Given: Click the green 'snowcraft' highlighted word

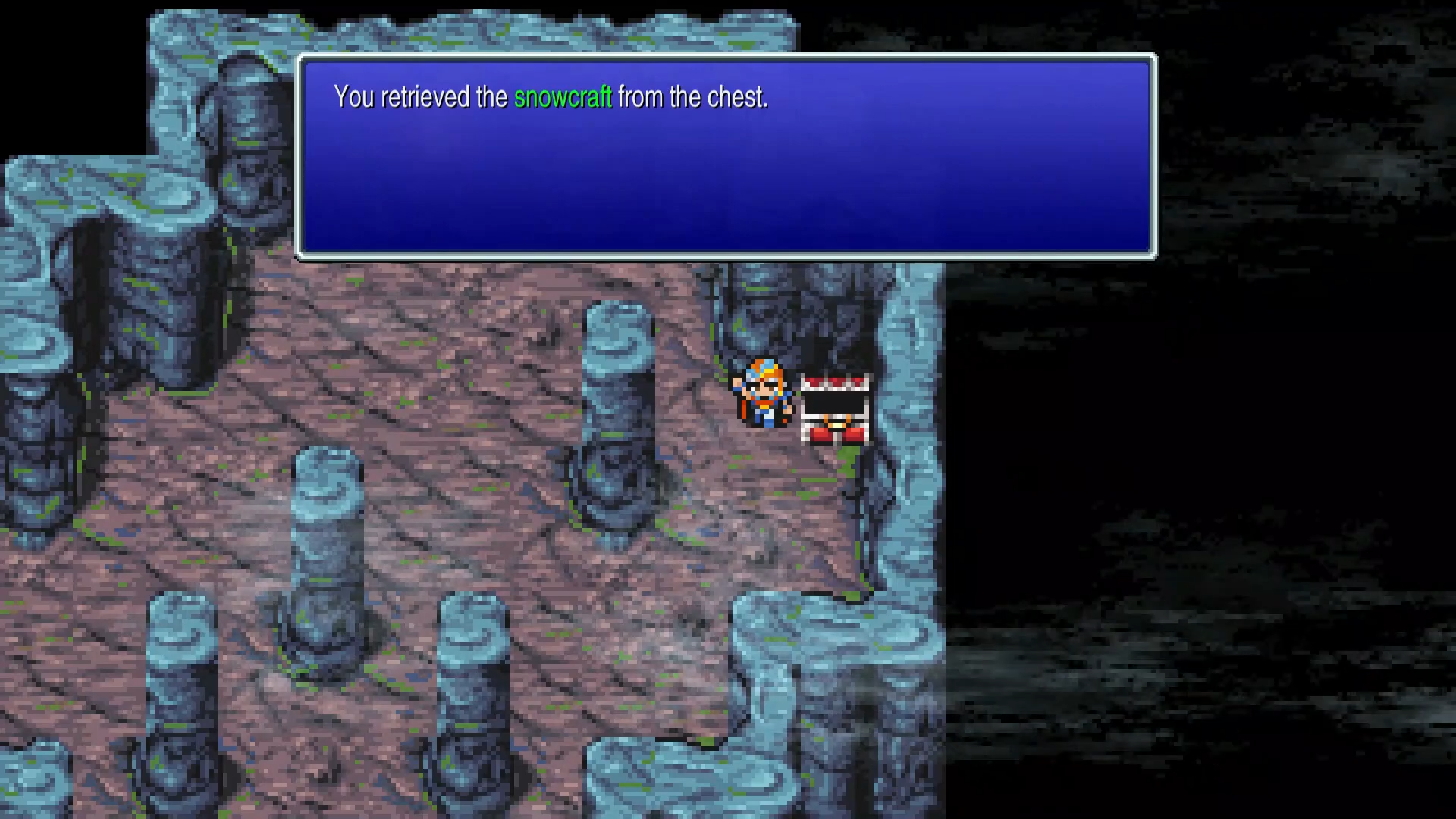Looking at the screenshot, I should point(563,97).
